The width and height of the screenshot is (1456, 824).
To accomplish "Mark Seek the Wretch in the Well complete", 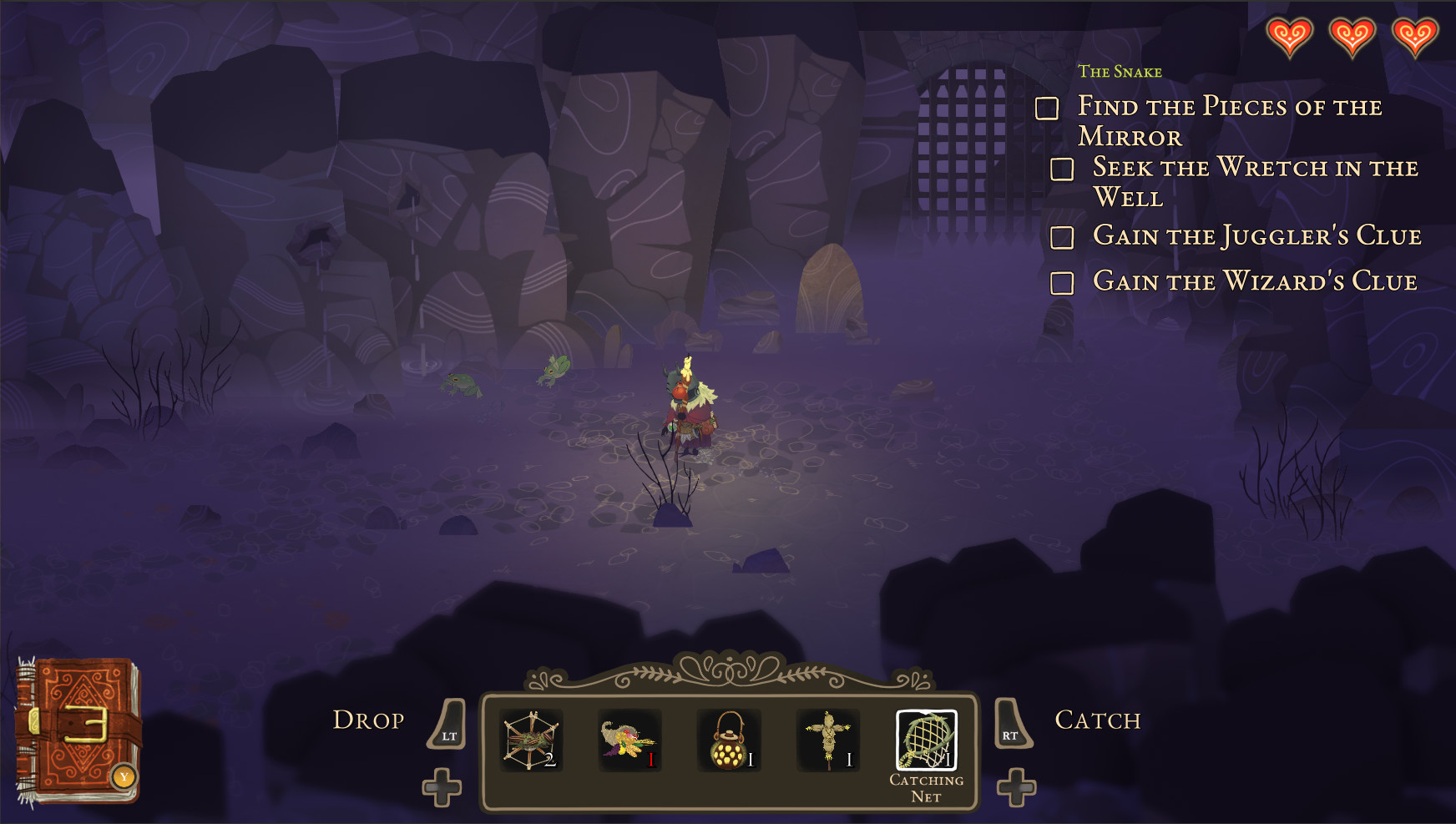I will coord(1064,169).
